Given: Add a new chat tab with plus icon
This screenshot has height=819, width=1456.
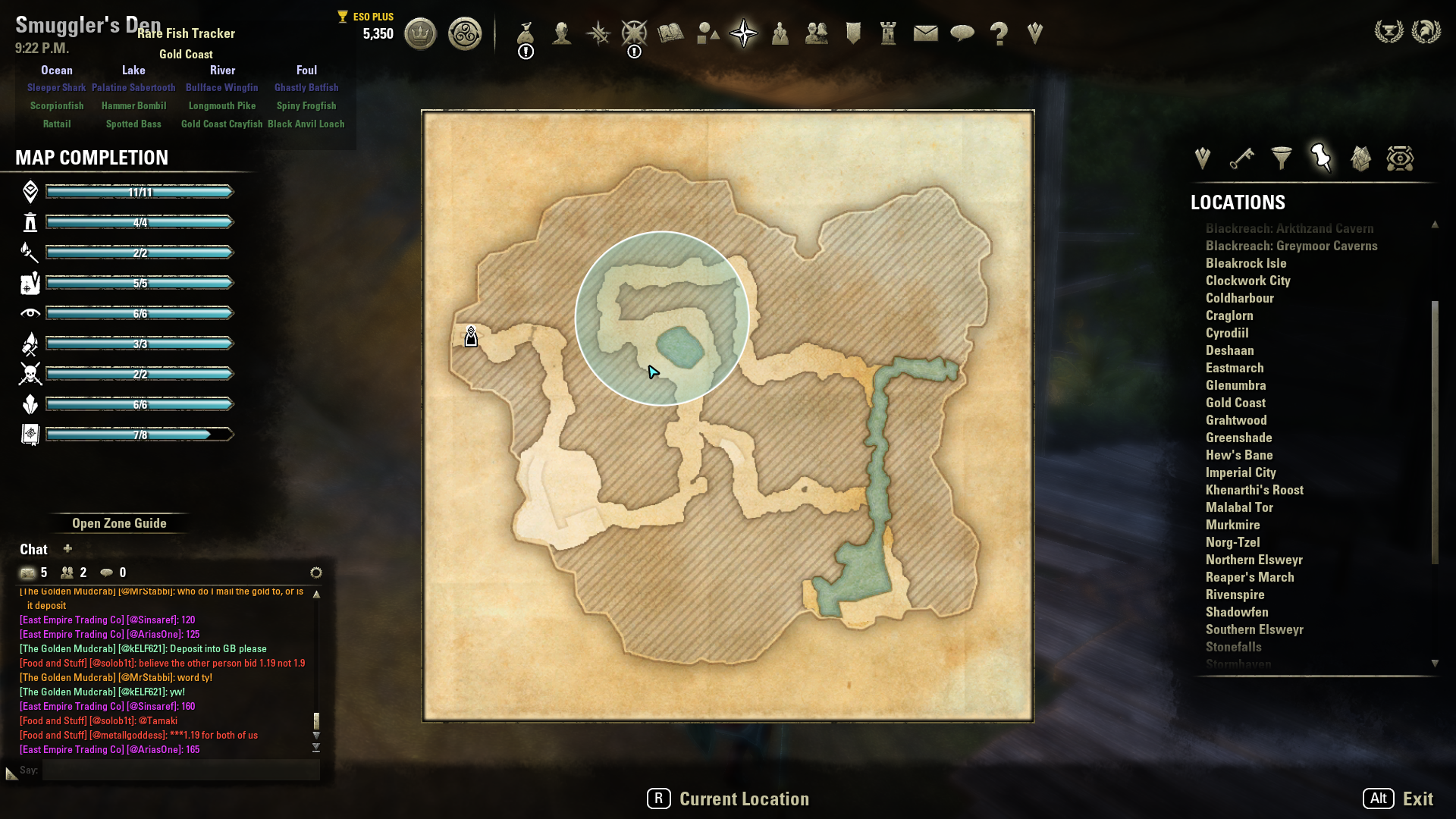Looking at the screenshot, I should [67, 548].
